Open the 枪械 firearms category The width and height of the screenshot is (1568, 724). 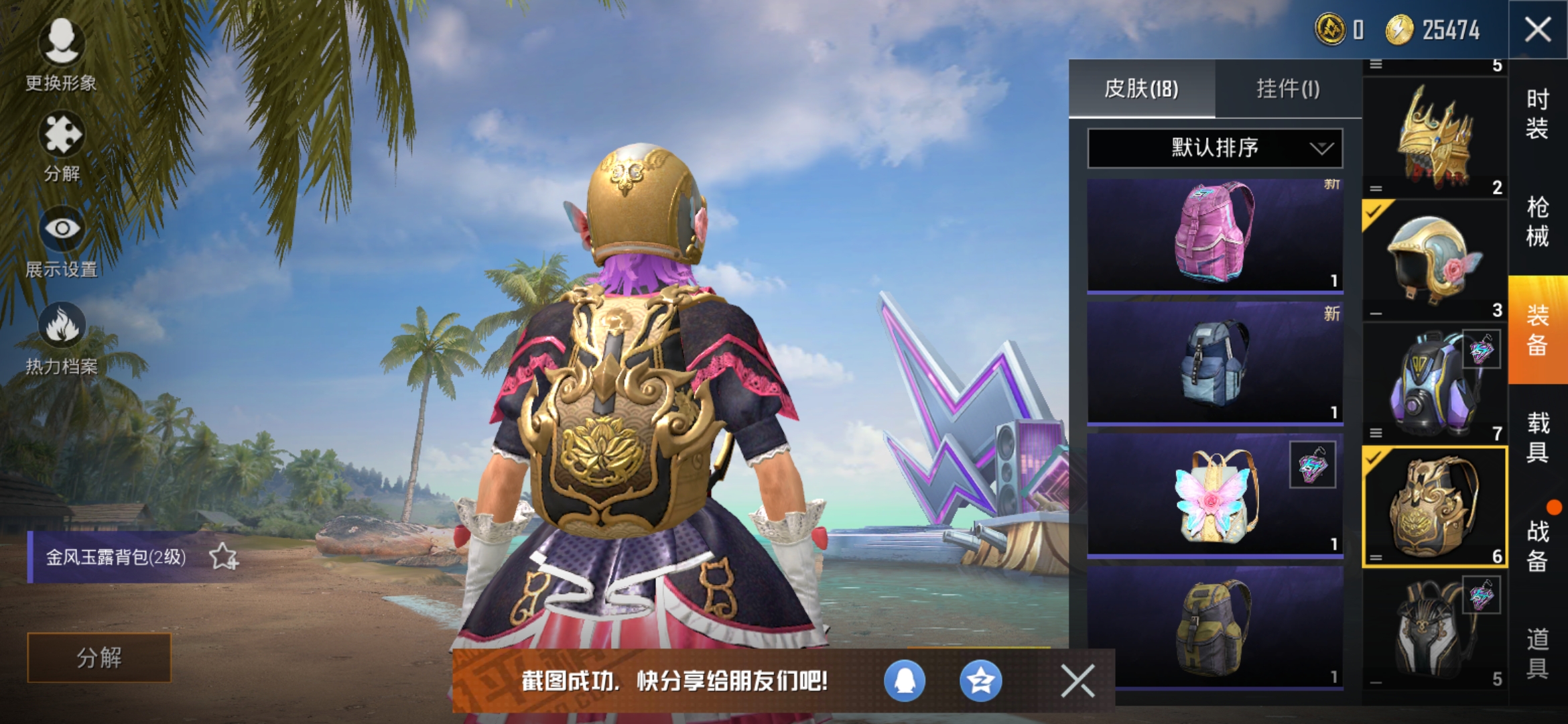click(1537, 221)
